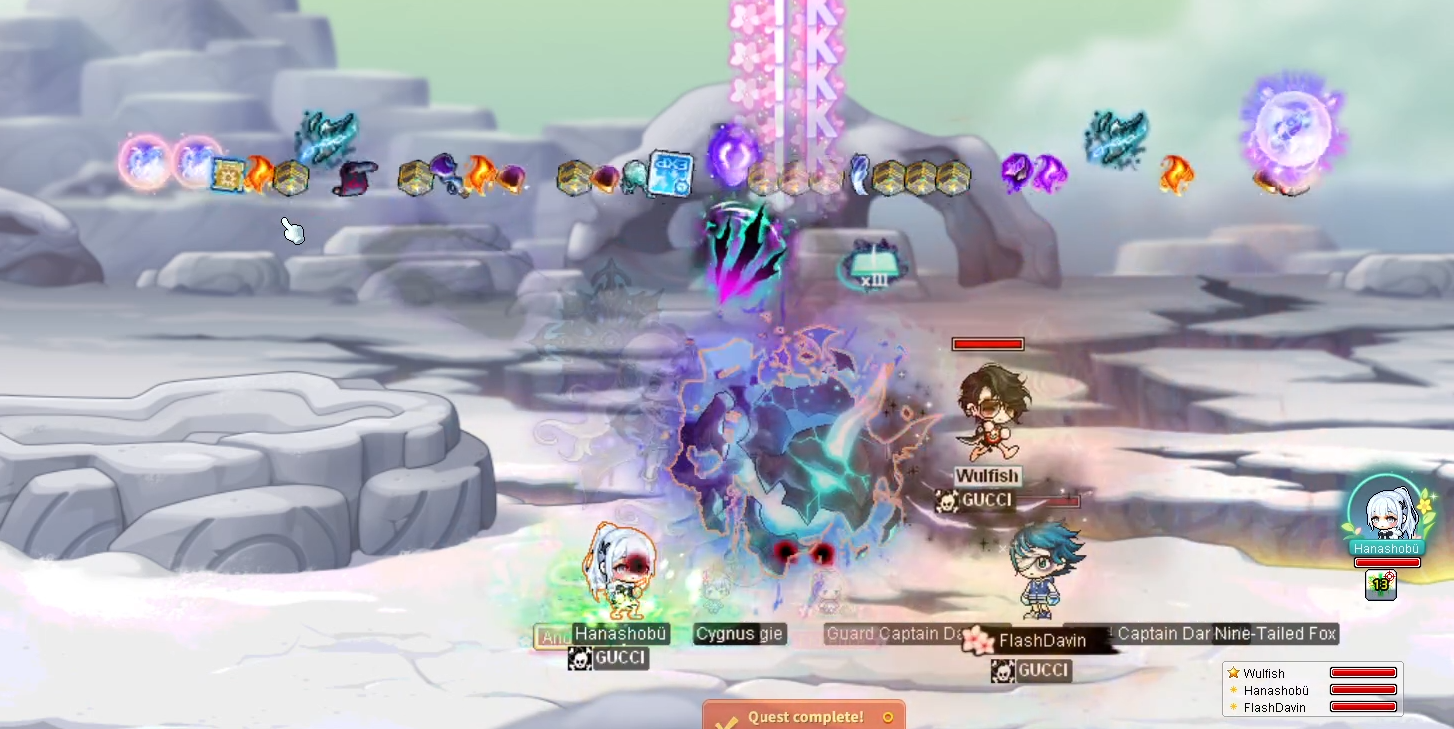Click the teal ghost buff icon
The height and width of the screenshot is (729, 1454).
(x=634, y=178)
